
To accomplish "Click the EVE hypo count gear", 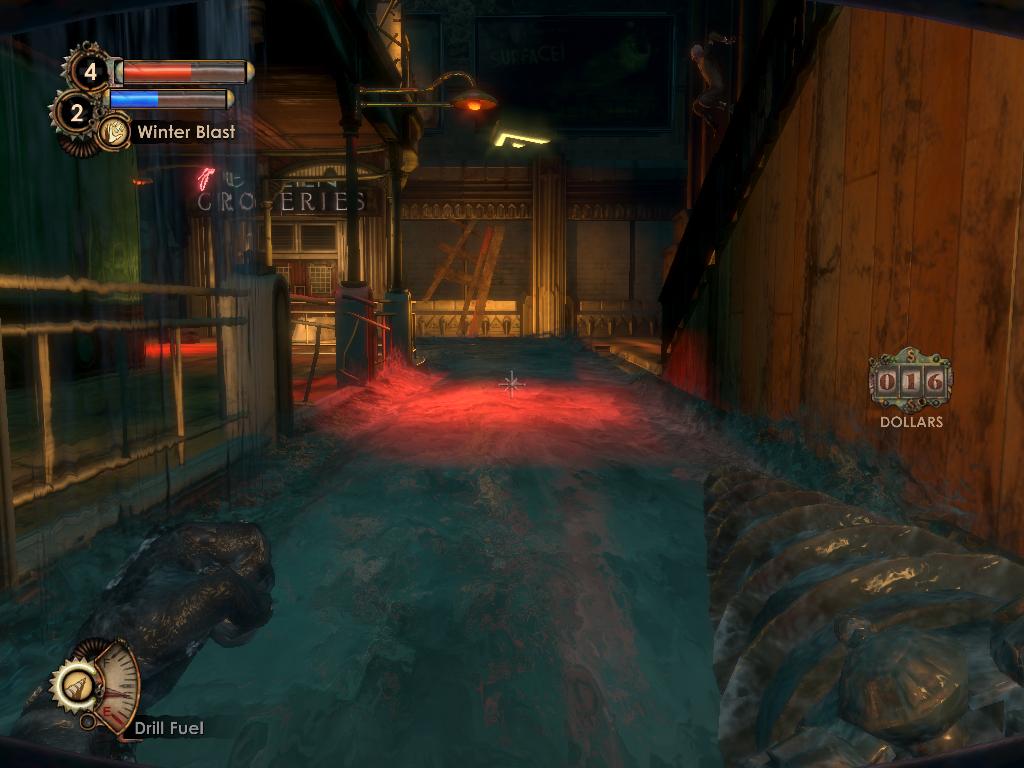I will pyautogui.click(x=76, y=111).
